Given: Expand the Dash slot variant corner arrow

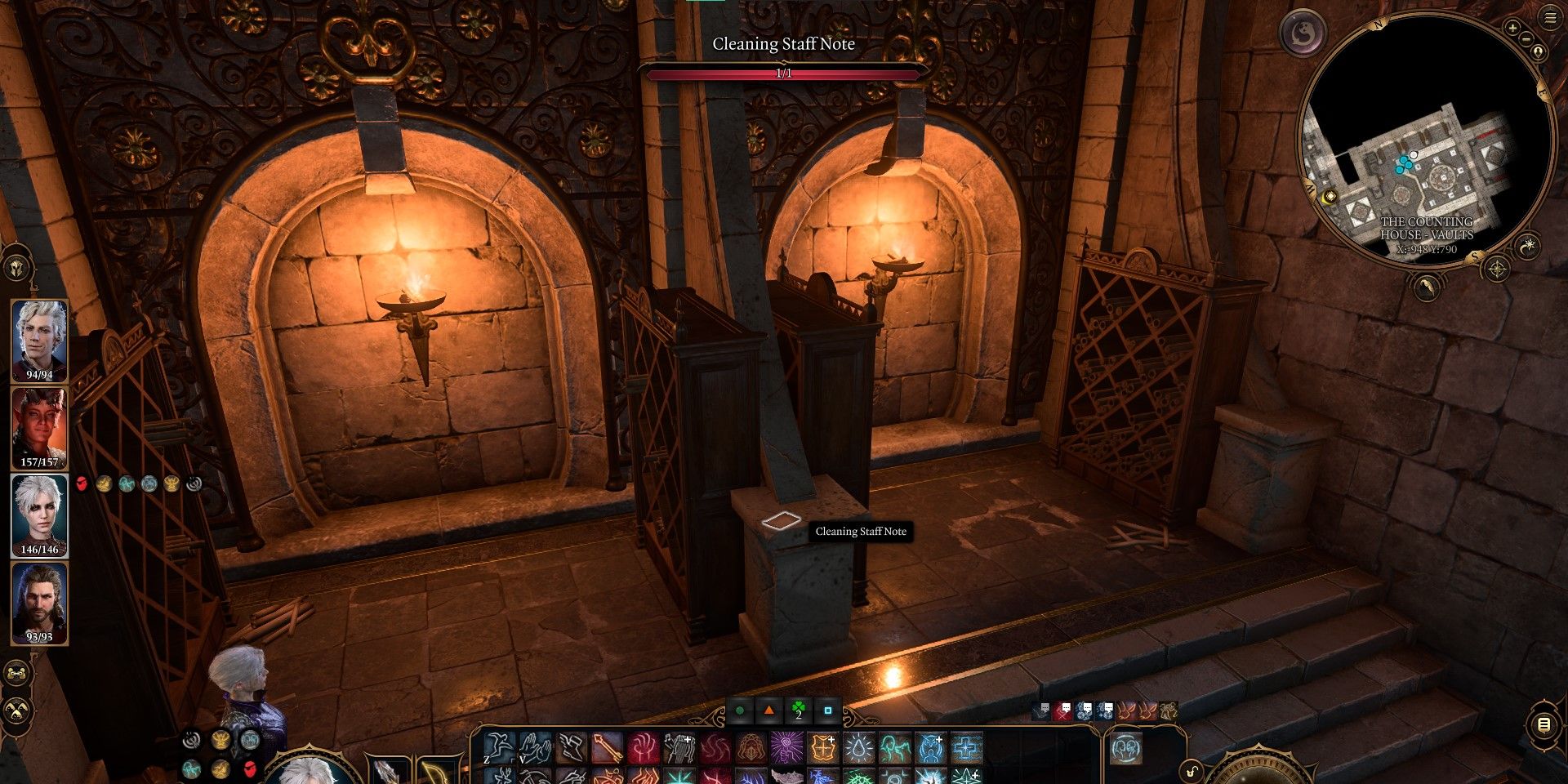Looking at the screenshot, I should pyautogui.click(x=513, y=759).
